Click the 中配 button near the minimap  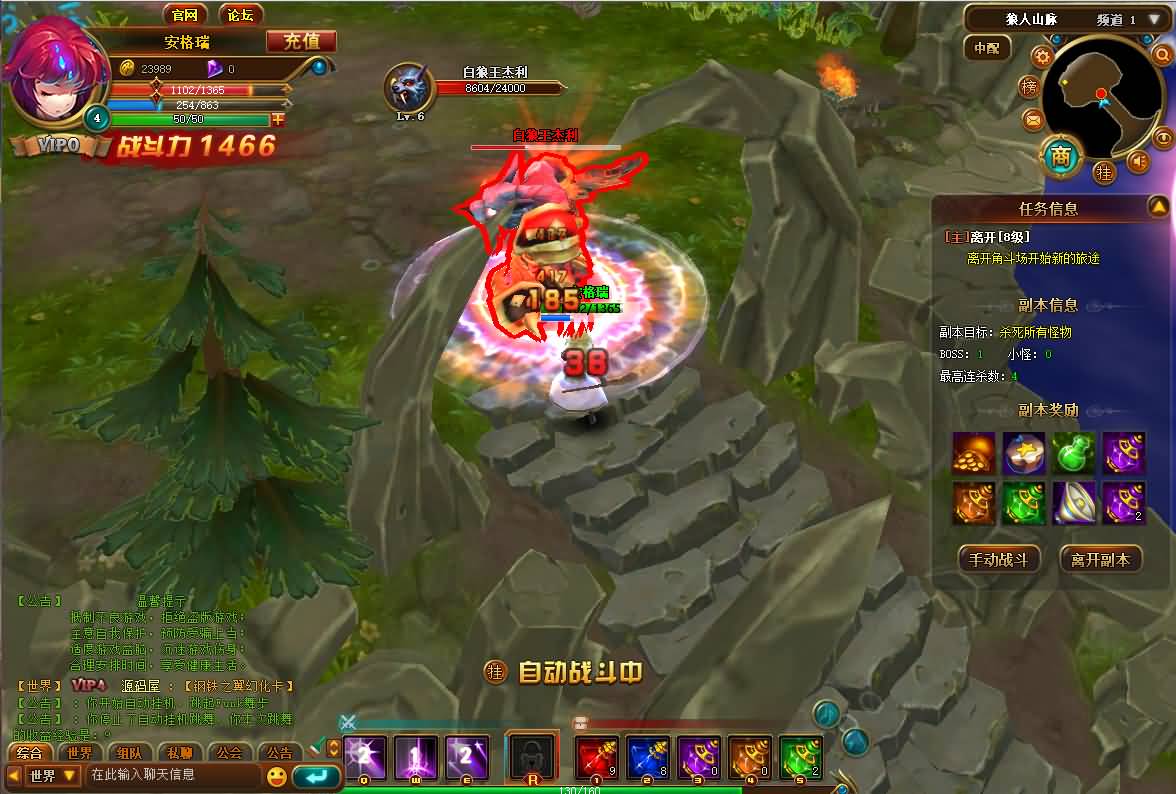pyautogui.click(x=987, y=48)
